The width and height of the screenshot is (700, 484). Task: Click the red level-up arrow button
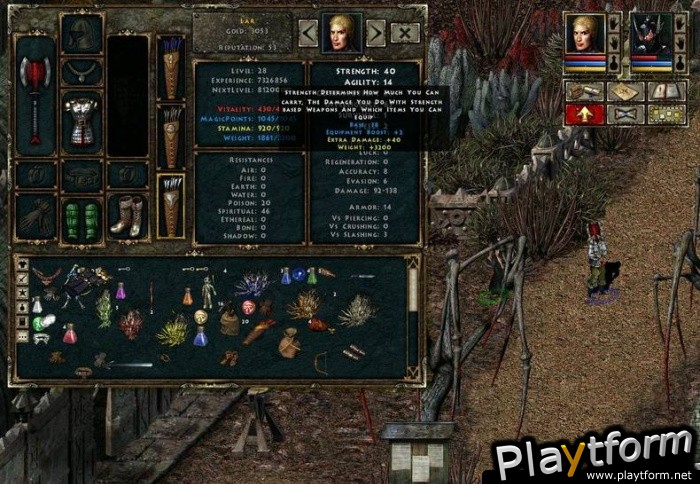point(583,114)
